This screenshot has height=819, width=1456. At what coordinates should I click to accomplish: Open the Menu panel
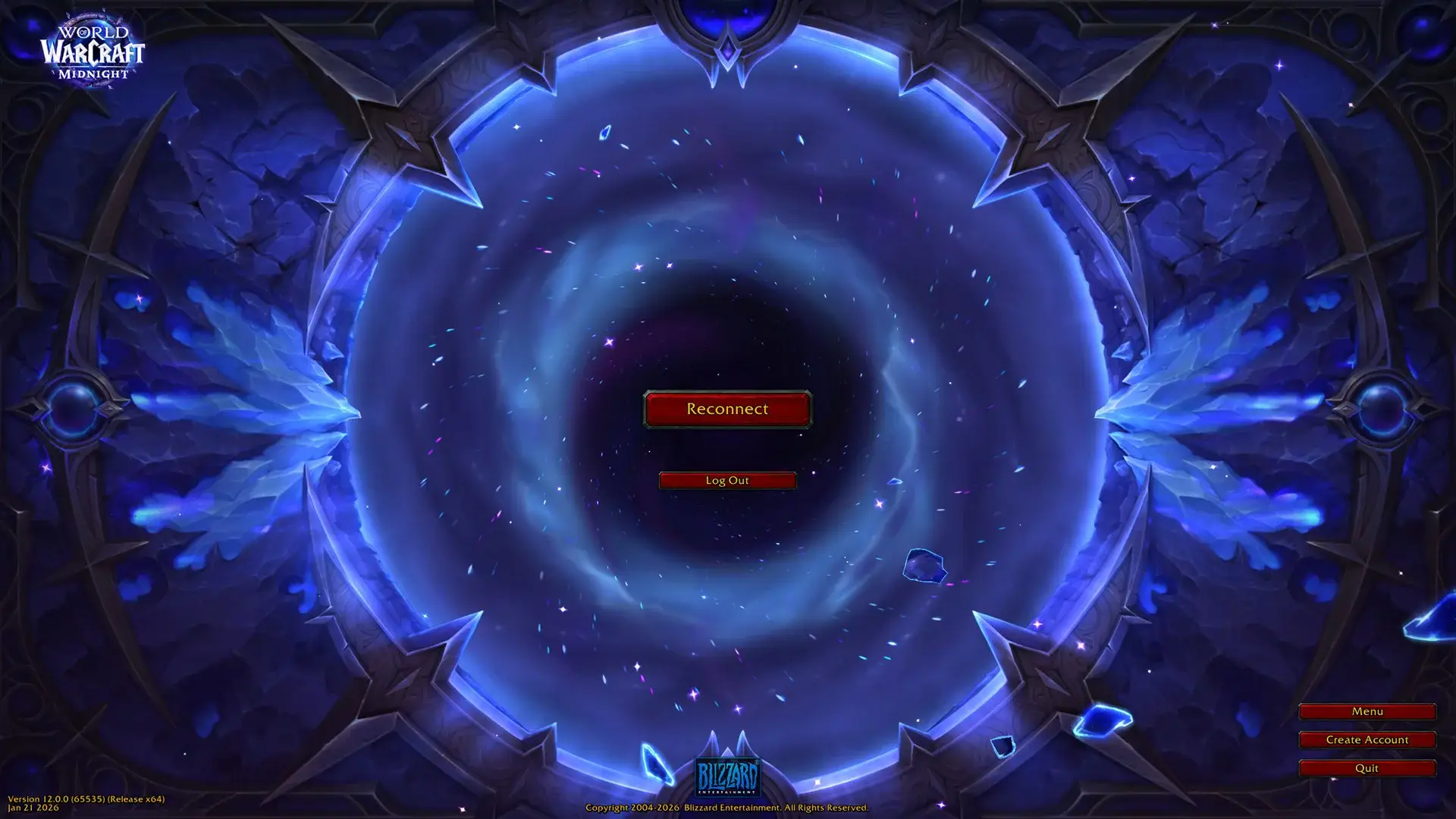1367,711
